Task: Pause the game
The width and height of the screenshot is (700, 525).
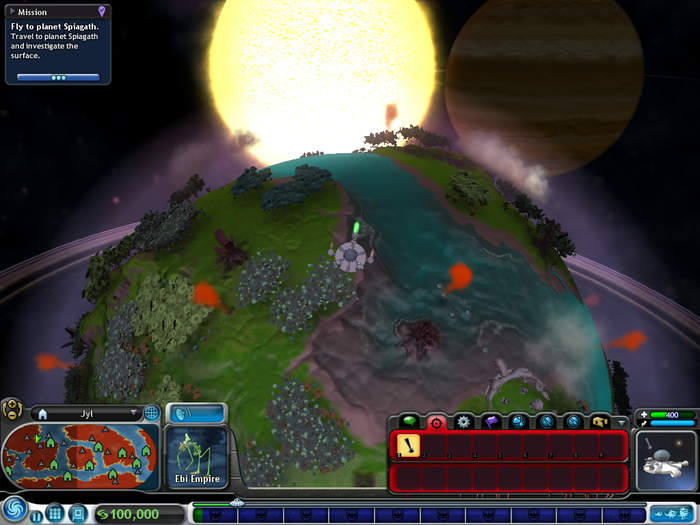Action: click(37, 515)
